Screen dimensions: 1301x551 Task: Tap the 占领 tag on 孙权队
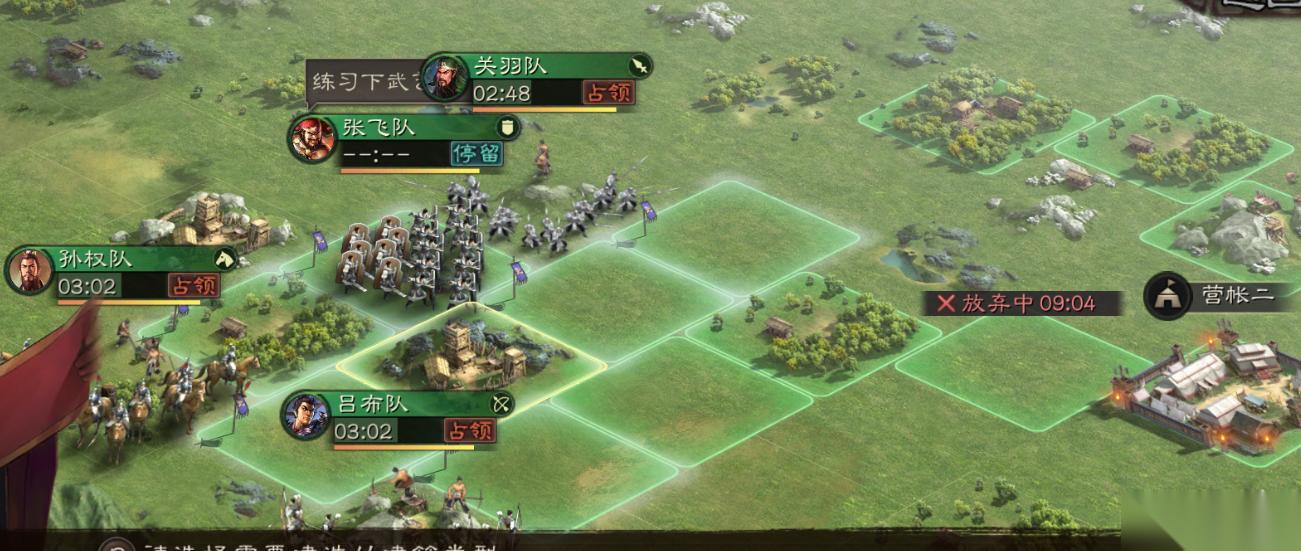click(x=191, y=286)
